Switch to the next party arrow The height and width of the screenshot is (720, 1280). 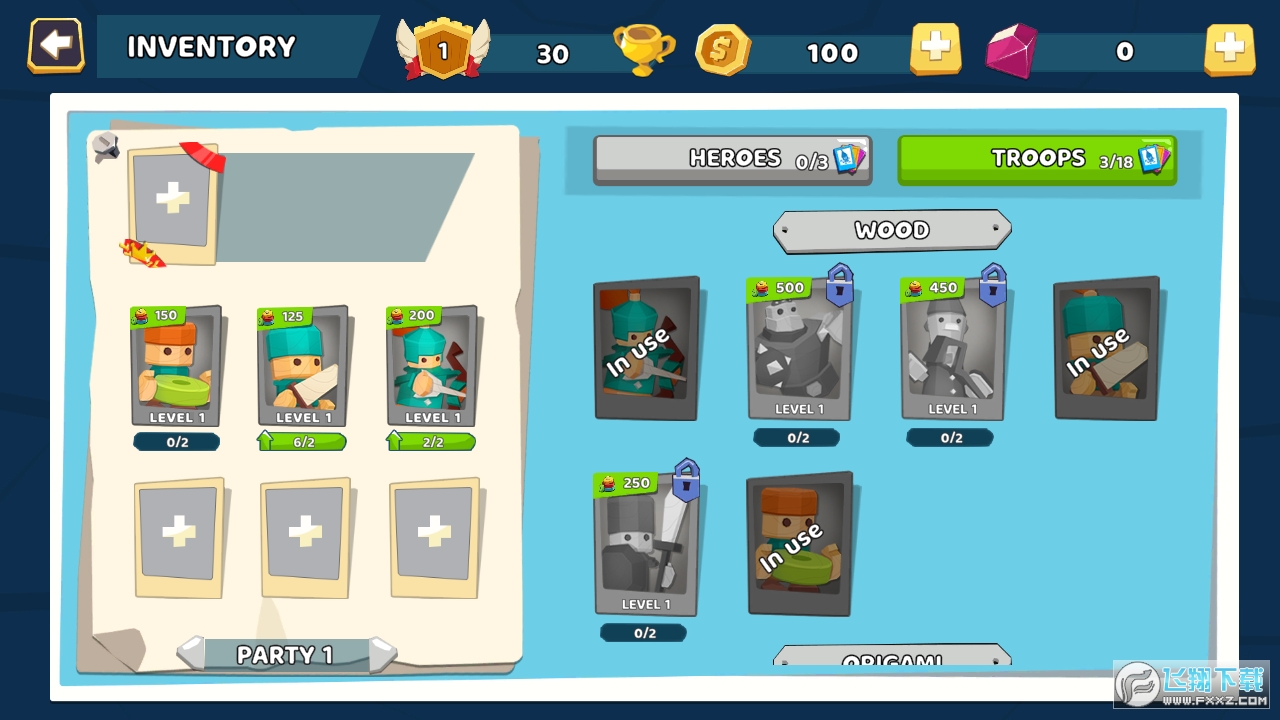(x=382, y=654)
